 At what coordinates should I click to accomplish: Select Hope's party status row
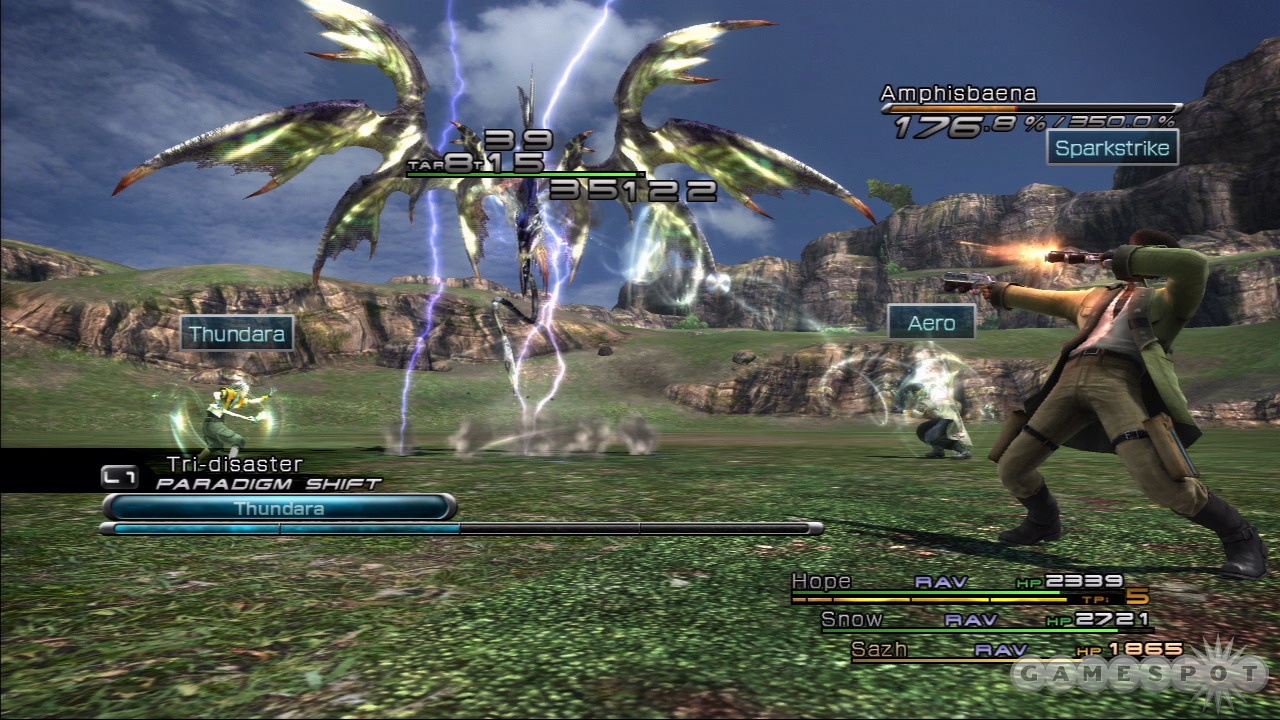(960, 582)
